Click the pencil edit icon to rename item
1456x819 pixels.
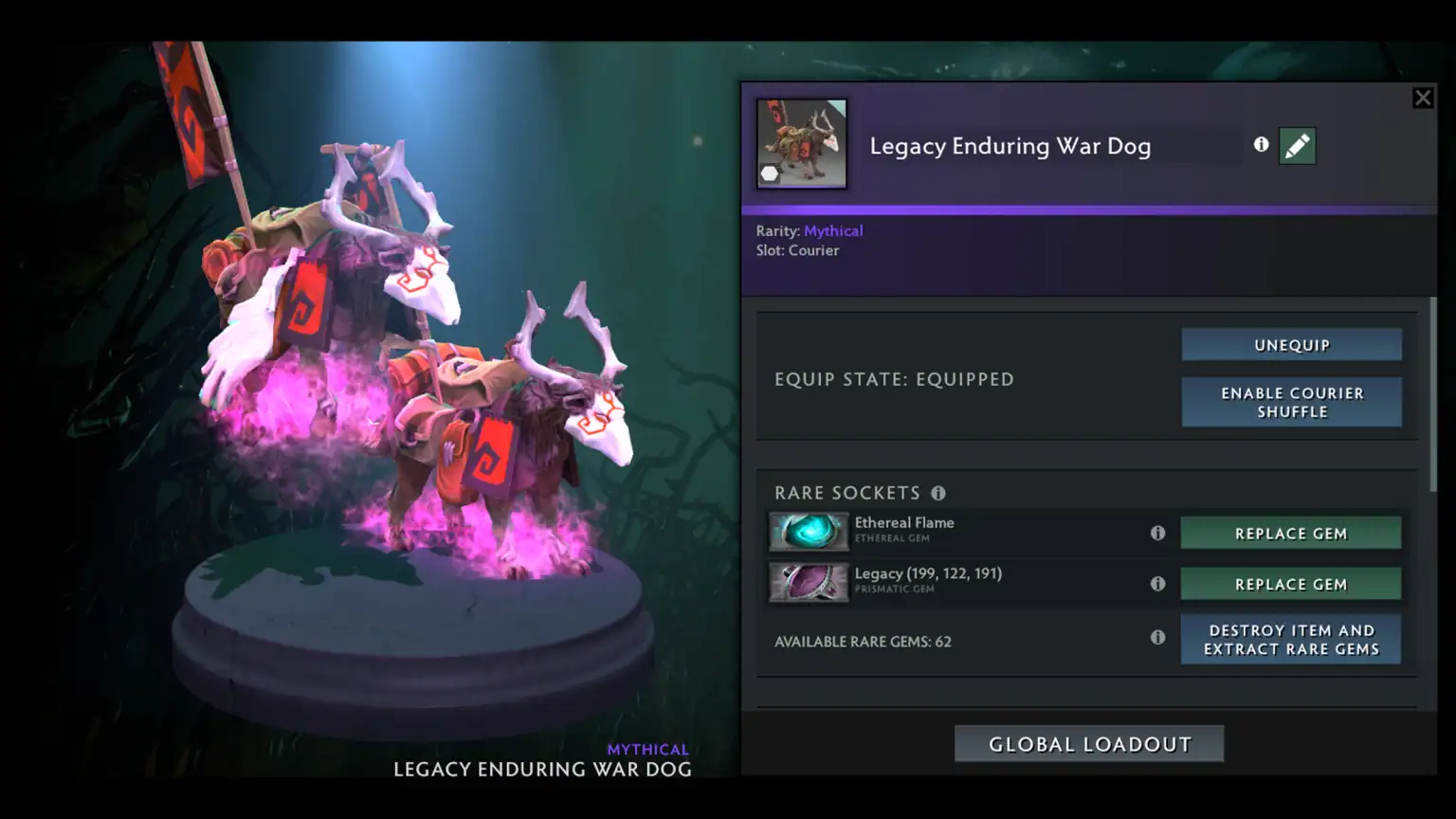coord(1298,145)
